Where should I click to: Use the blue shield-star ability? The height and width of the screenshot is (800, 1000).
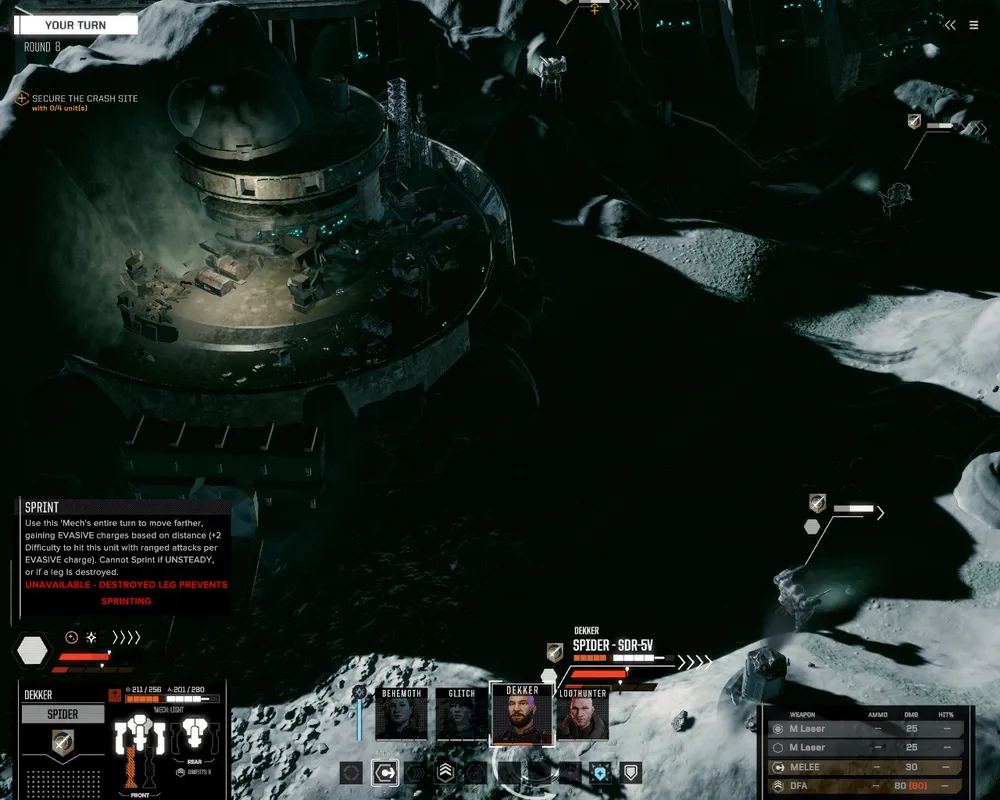click(x=600, y=772)
